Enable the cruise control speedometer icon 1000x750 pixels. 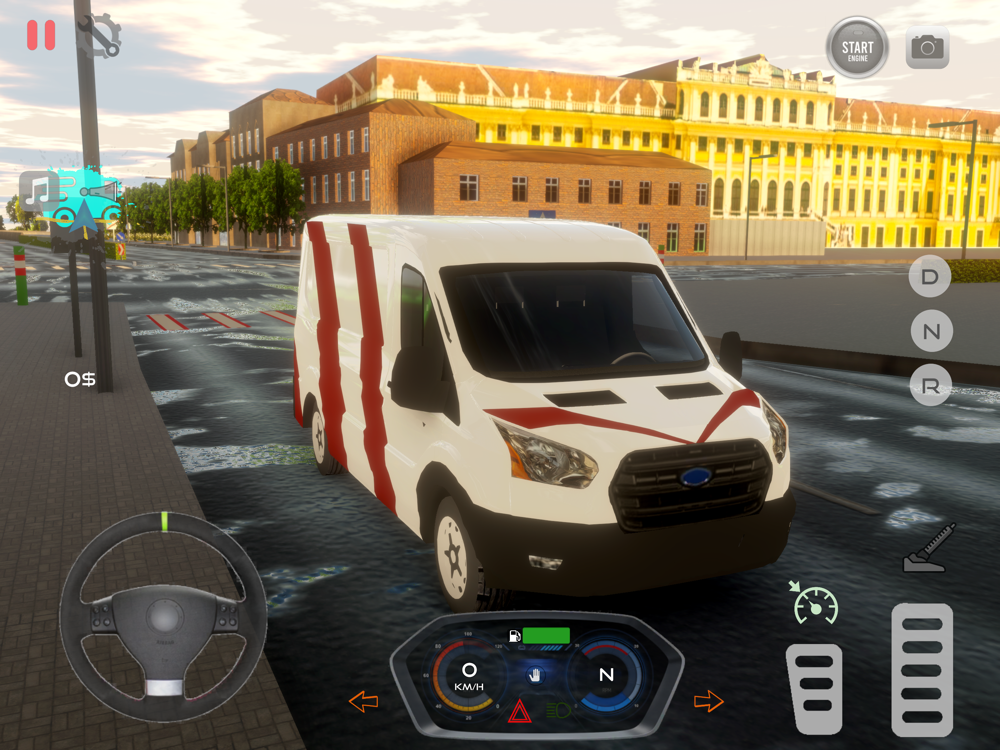[x=814, y=603]
